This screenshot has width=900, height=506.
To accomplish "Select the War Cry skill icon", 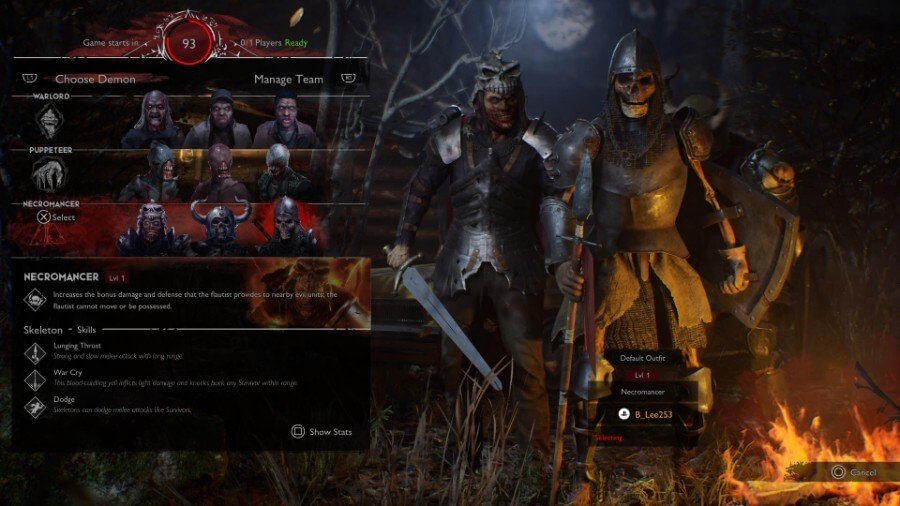I will coord(35,378).
